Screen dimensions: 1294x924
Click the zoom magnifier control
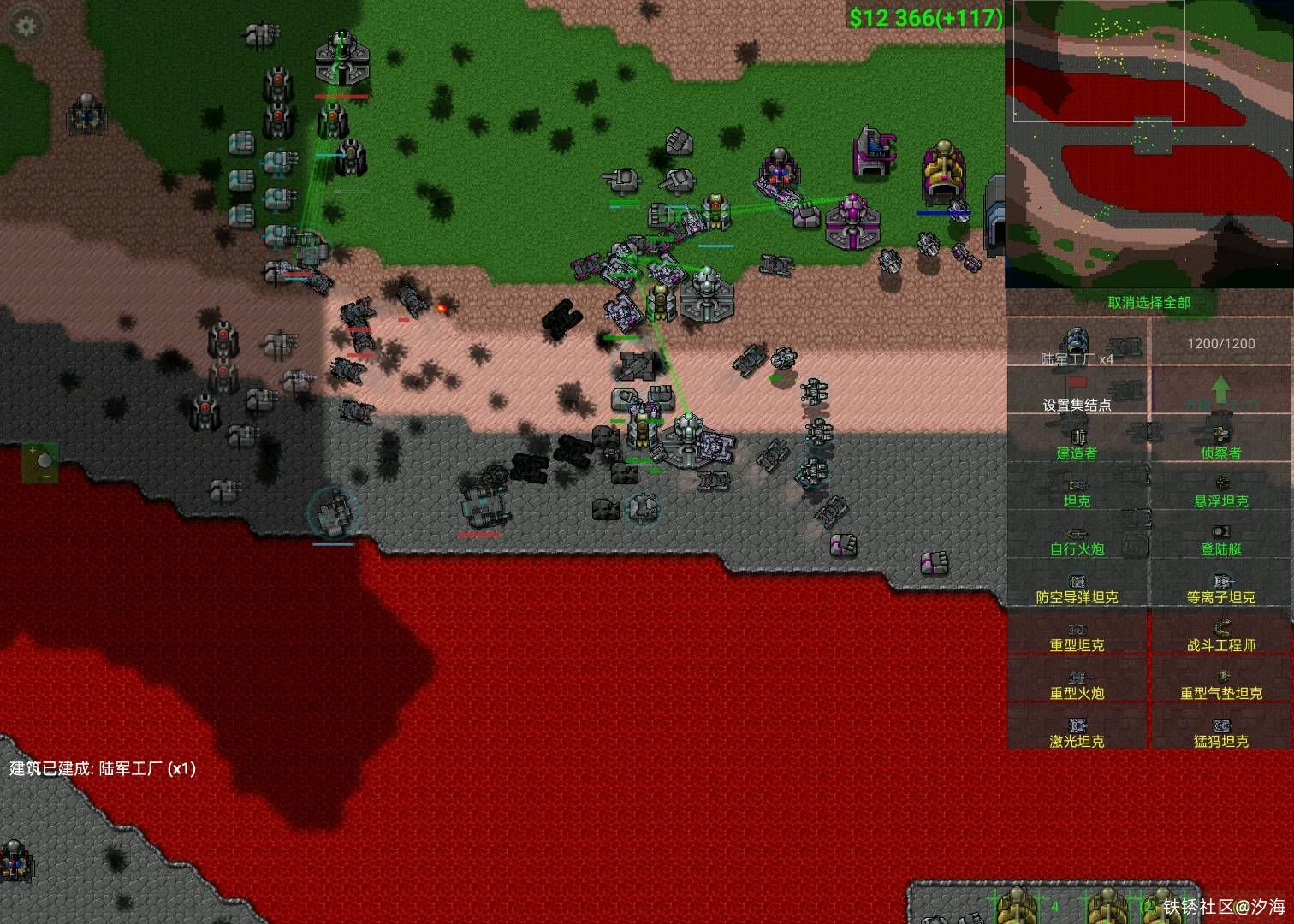pos(40,462)
